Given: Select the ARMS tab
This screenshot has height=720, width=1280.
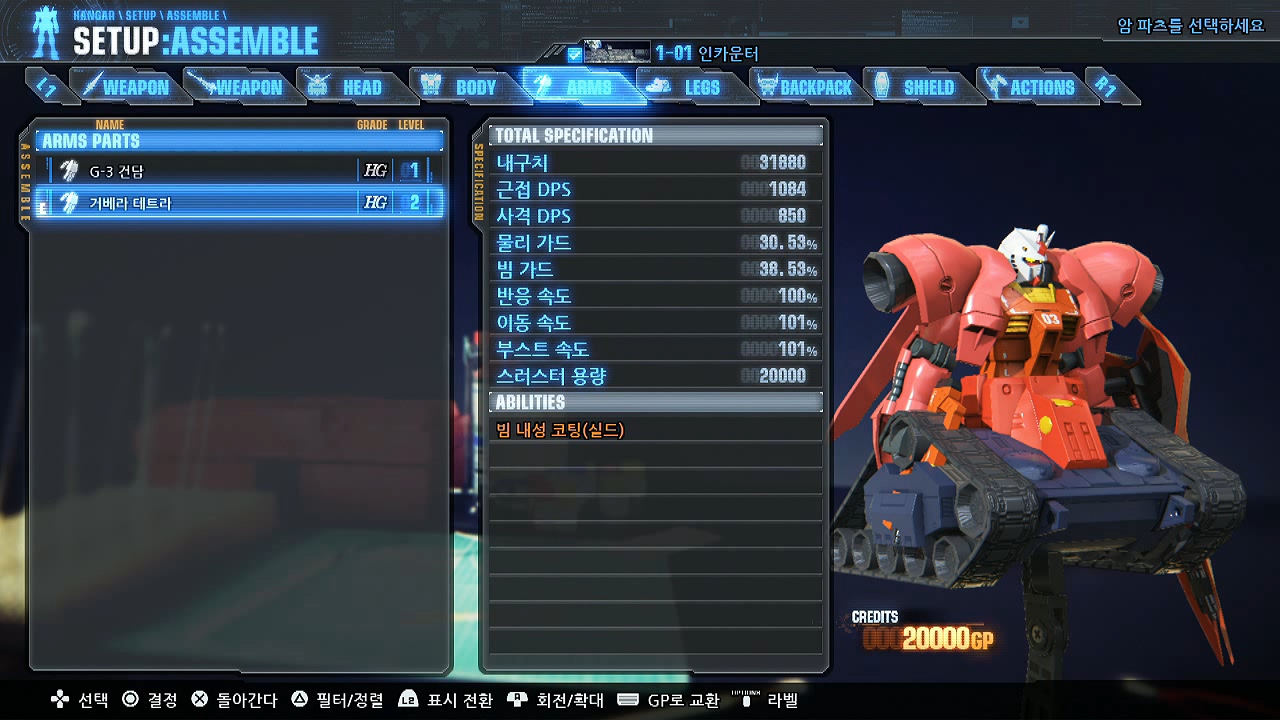Looking at the screenshot, I should [x=577, y=87].
